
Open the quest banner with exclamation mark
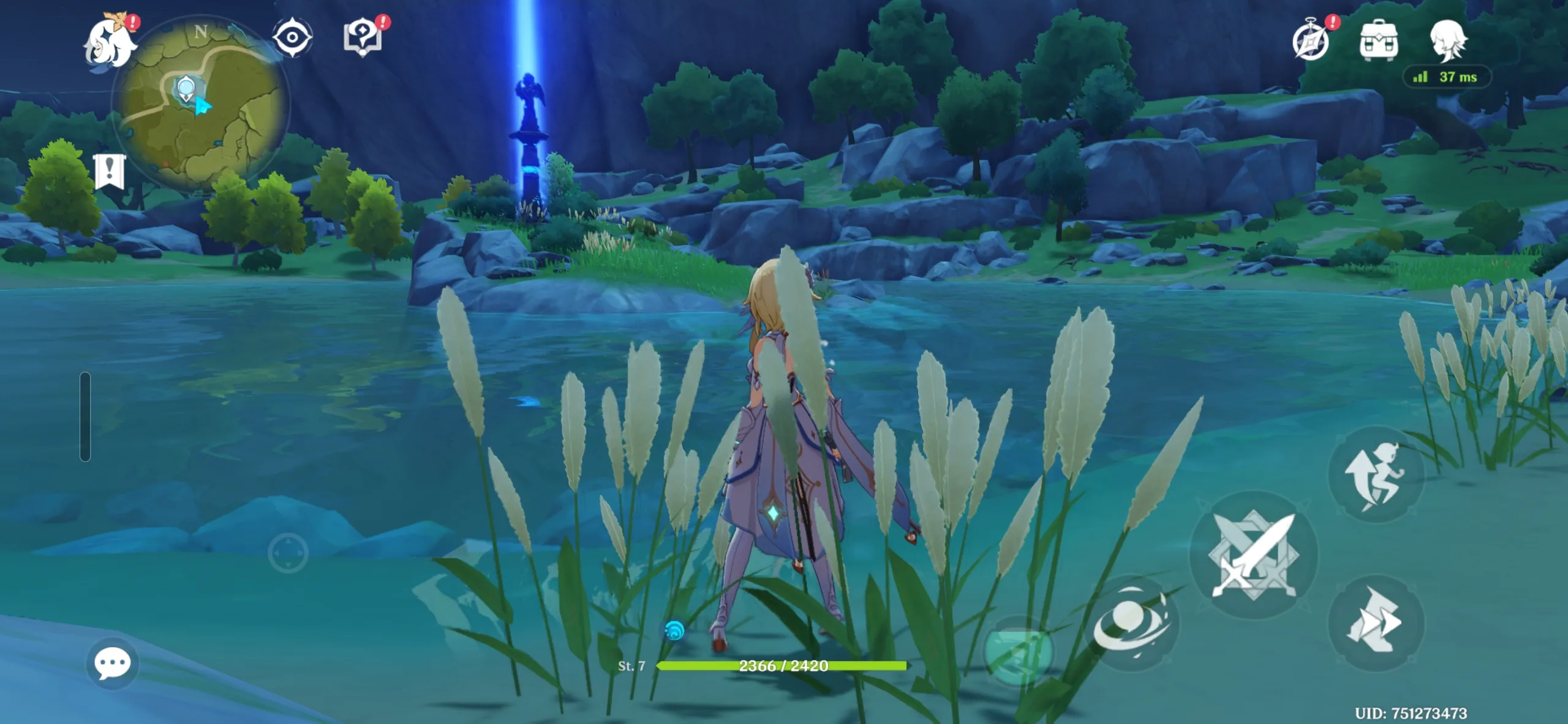(x=109, y=172)
